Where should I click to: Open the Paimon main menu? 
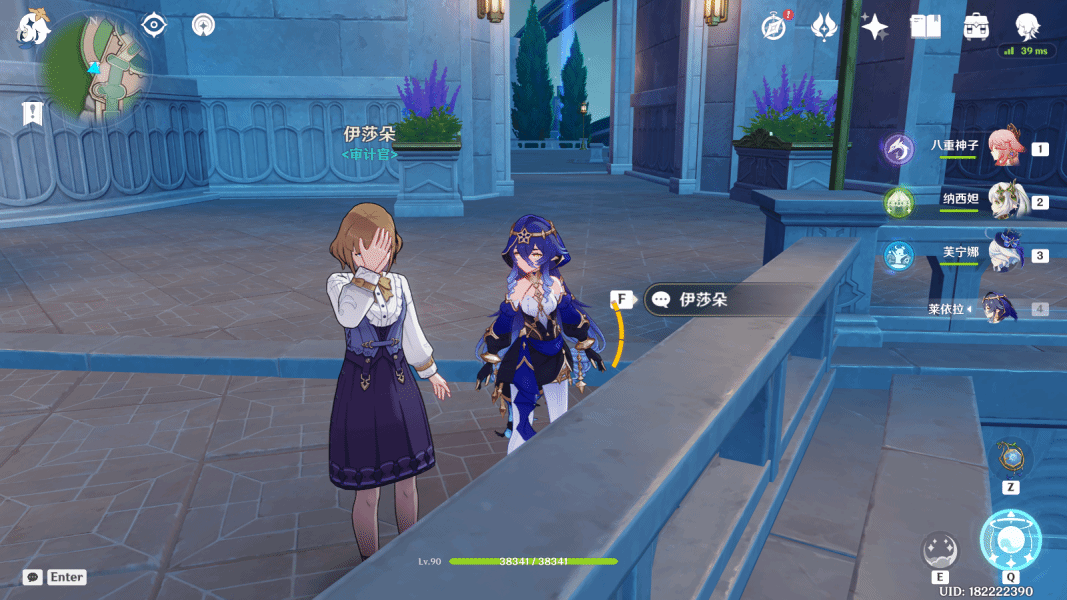[32, 27]
